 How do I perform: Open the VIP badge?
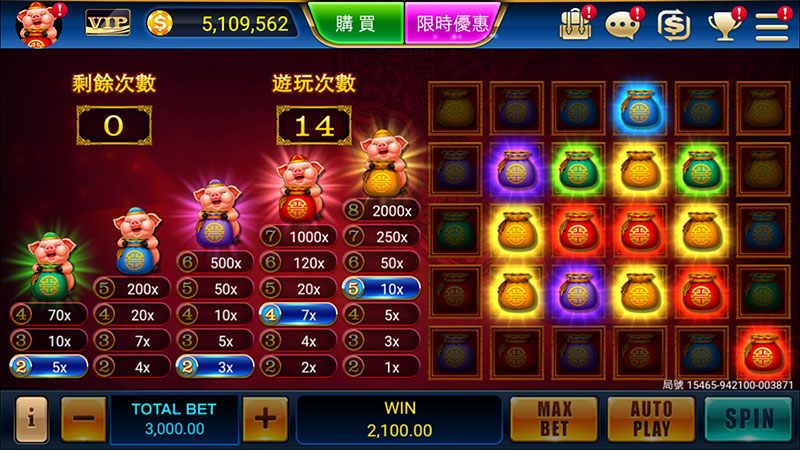(107, 23)
